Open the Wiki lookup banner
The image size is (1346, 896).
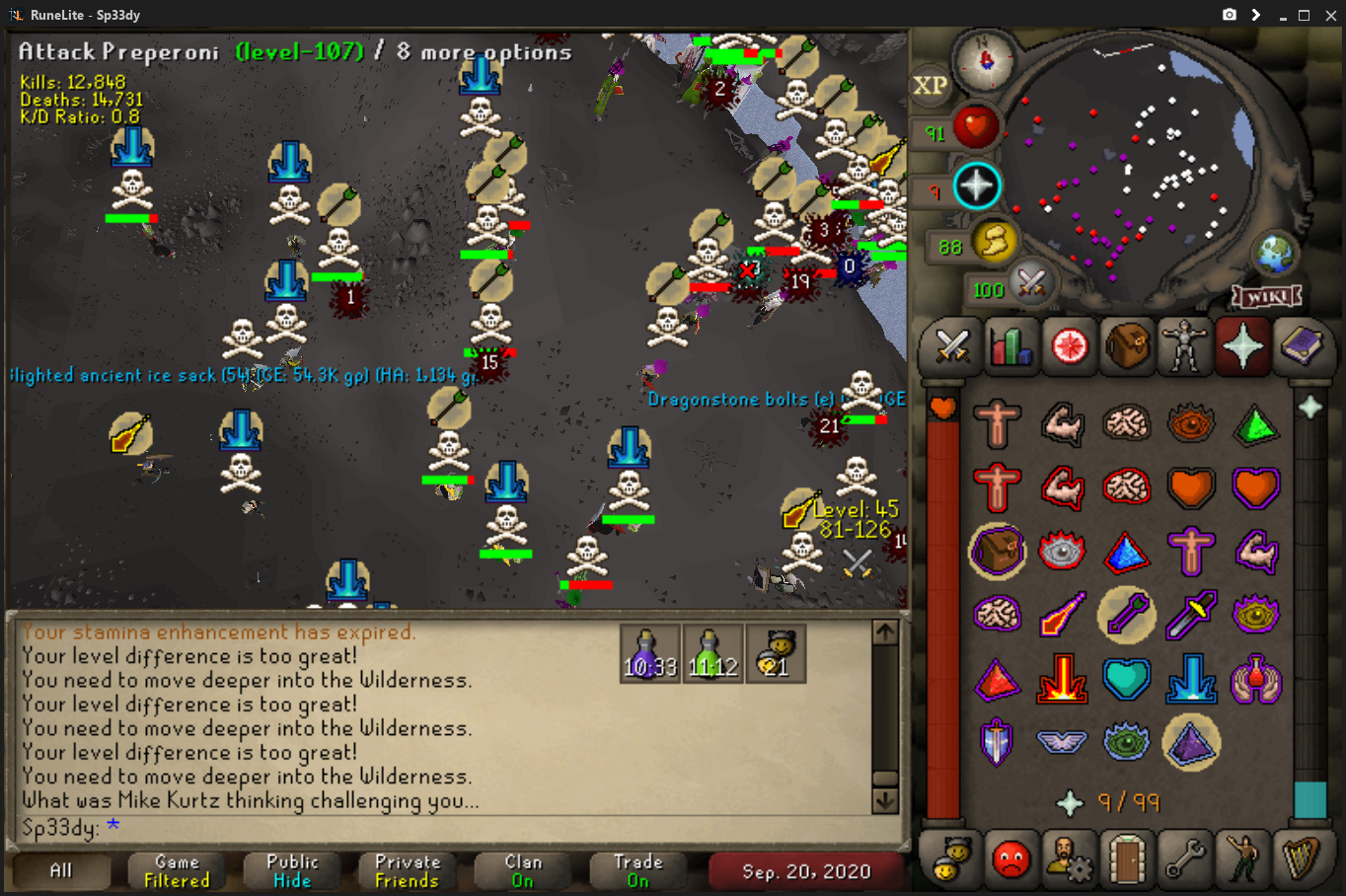[1267, 296]
